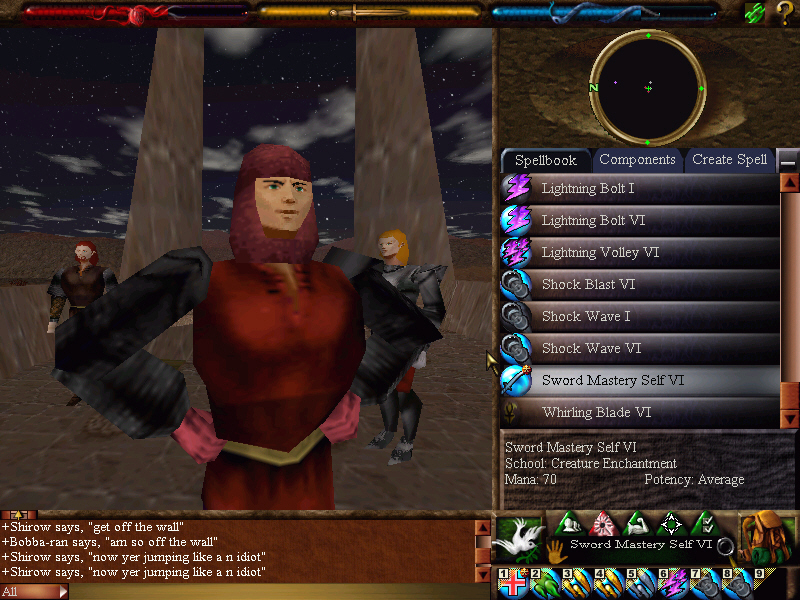Cast the purple lightning spell in slot 6
The height and width of the screenshot is (600, 800).
coord(674,584)
